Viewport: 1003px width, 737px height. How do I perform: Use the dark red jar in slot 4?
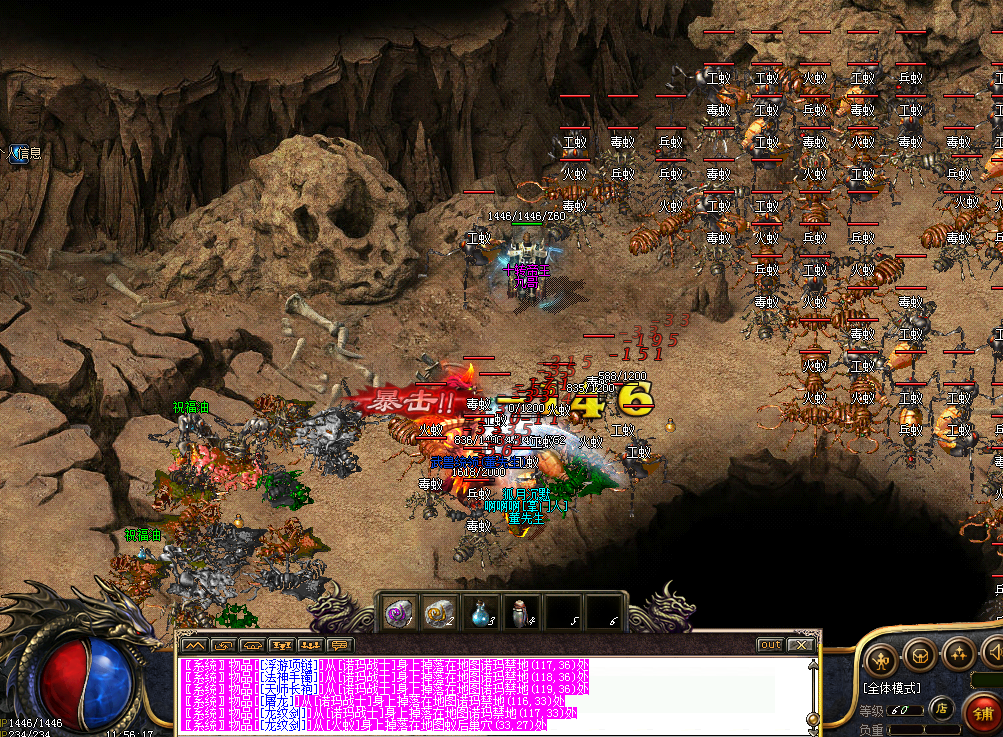pyautogui.click(x=520, y=612)
